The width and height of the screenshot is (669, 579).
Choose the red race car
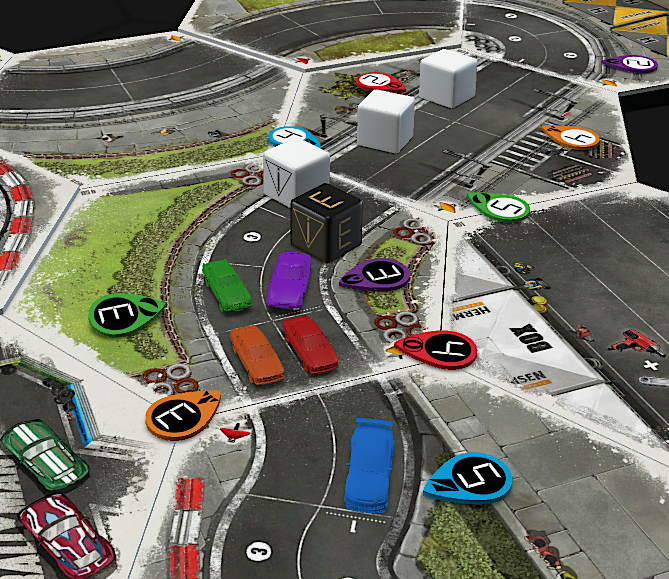(310, 344)
